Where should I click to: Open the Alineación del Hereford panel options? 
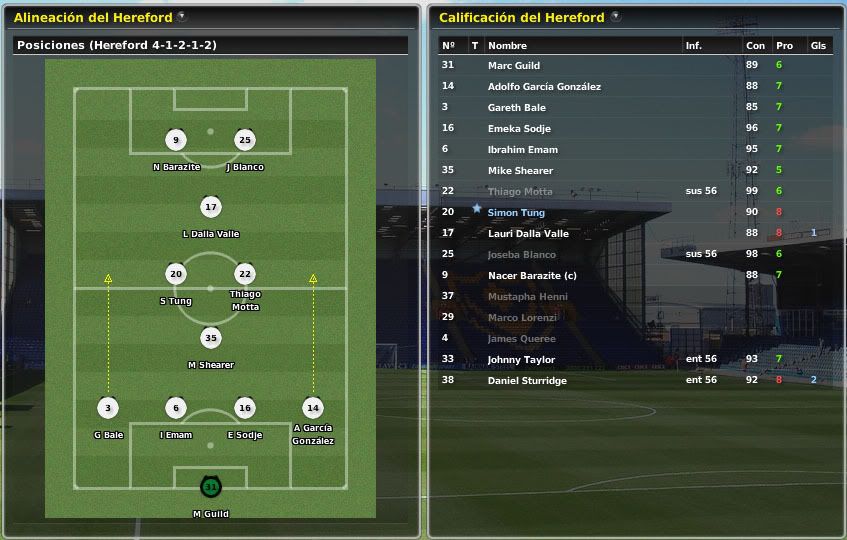(x=180, y=17)
